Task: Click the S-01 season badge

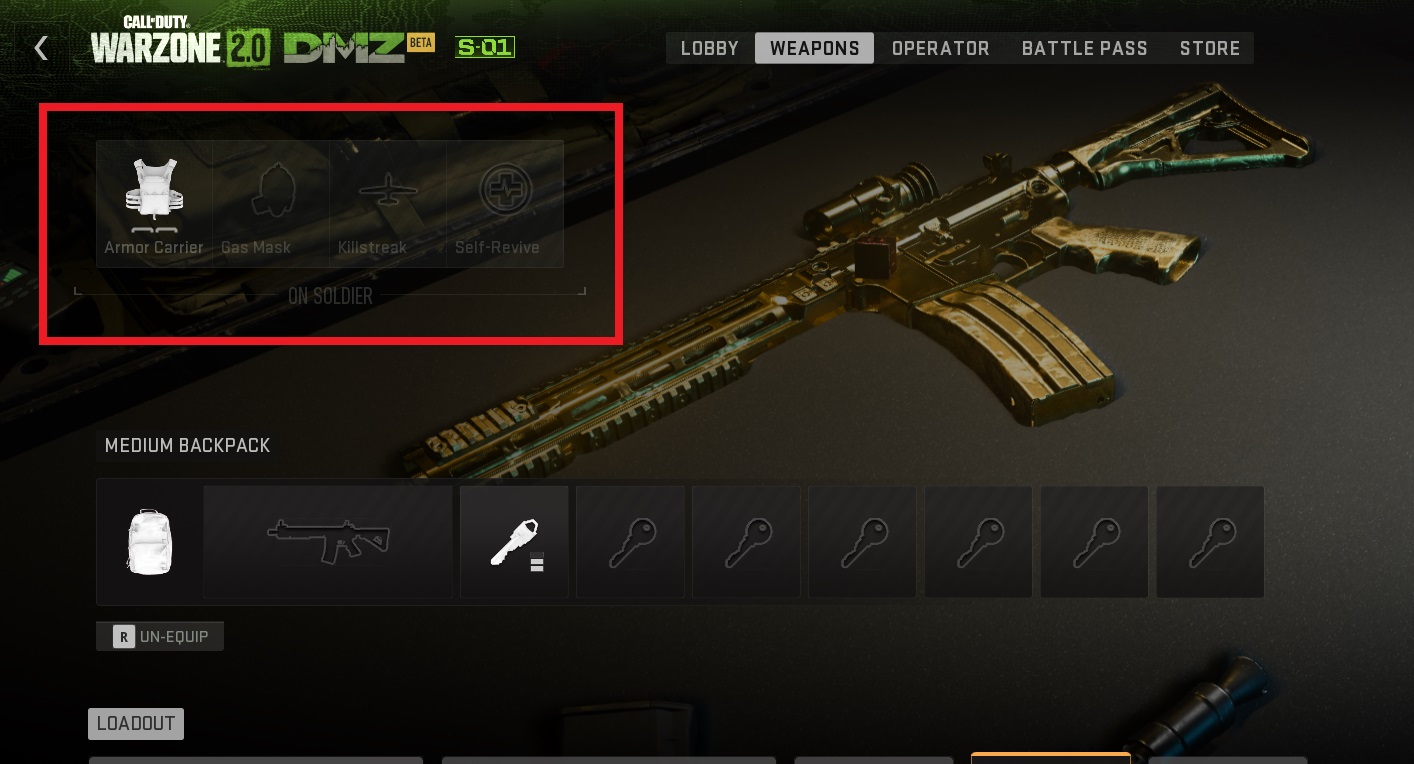Action: click(485, 46)
